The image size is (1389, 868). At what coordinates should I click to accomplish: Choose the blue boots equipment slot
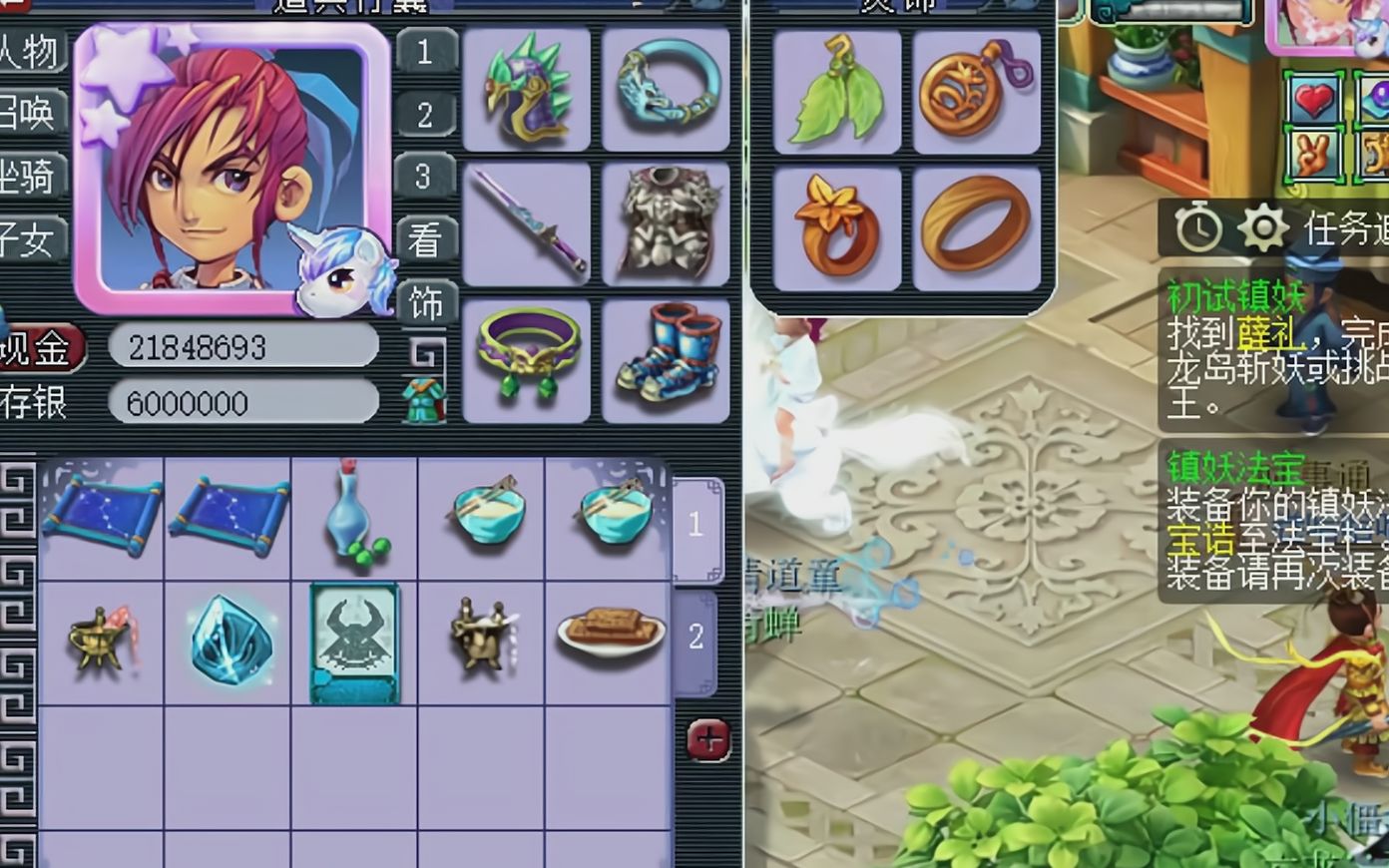[666, 359]
